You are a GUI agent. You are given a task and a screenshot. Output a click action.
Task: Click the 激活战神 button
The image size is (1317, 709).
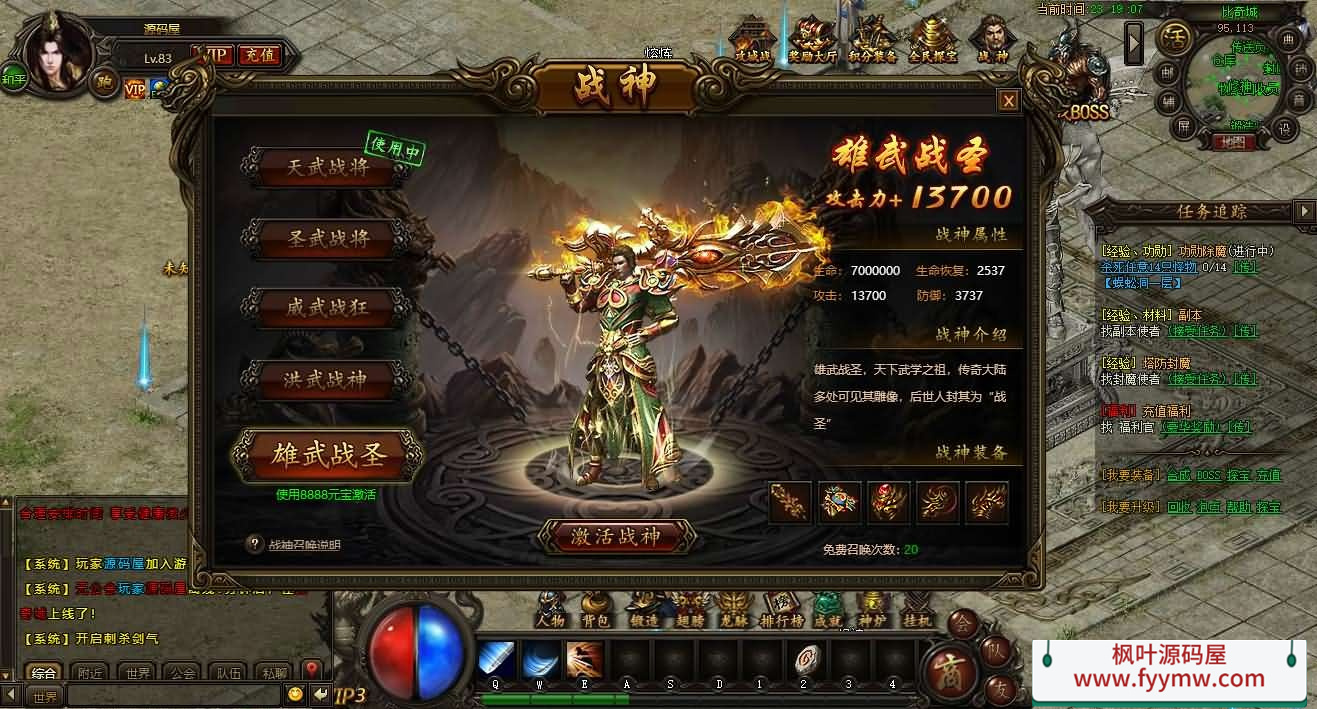616,536
